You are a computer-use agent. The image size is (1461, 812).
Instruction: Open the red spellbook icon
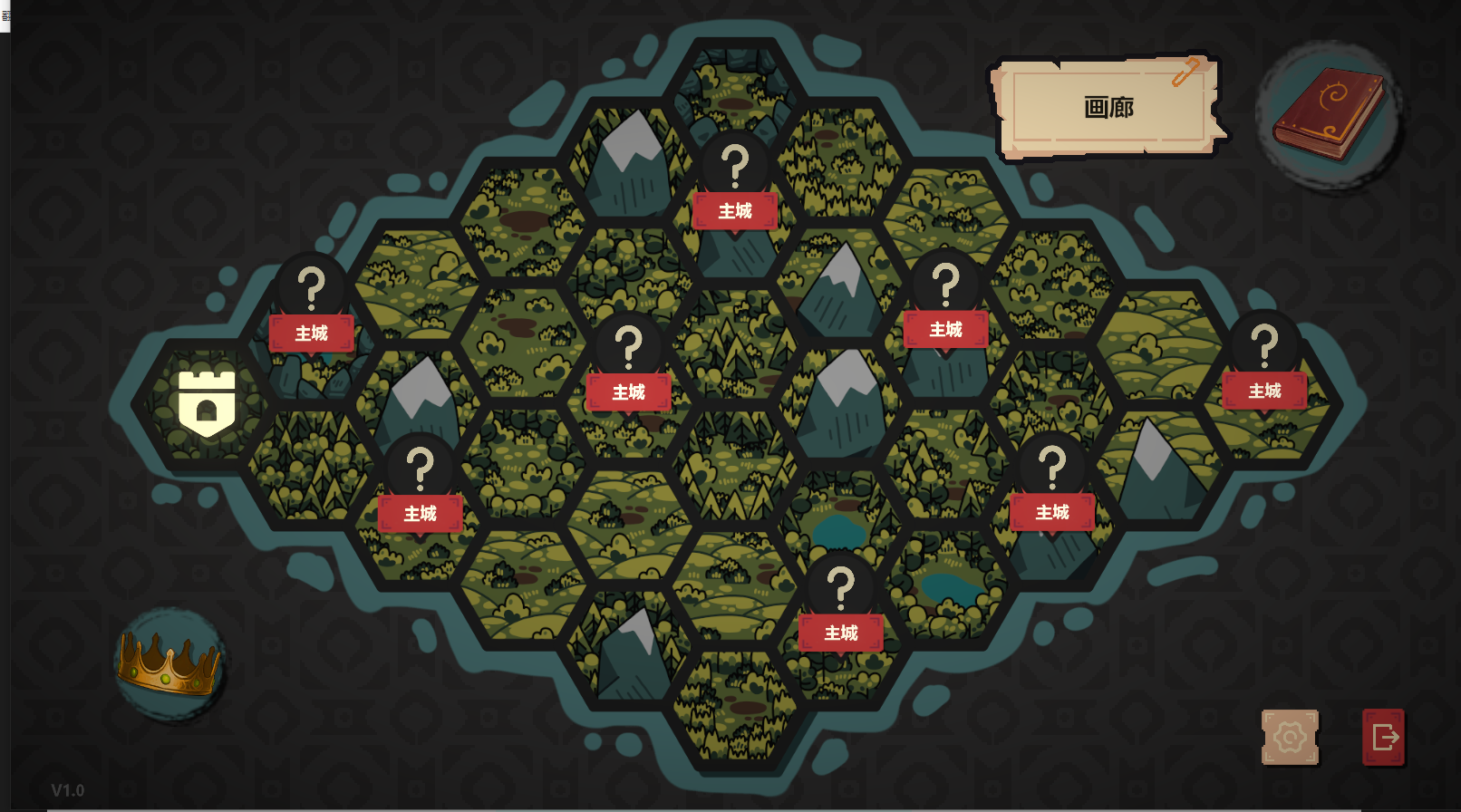coord(1329,114)
